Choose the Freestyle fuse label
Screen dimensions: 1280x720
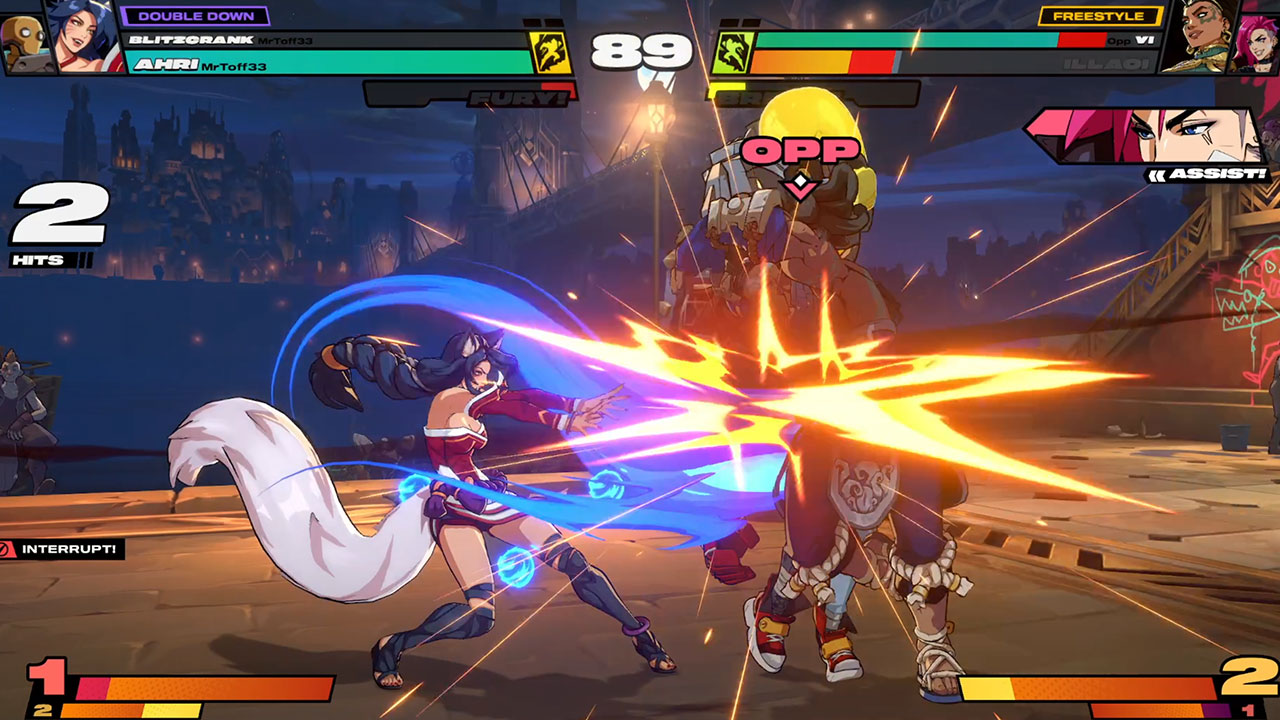click(1100, 16)
